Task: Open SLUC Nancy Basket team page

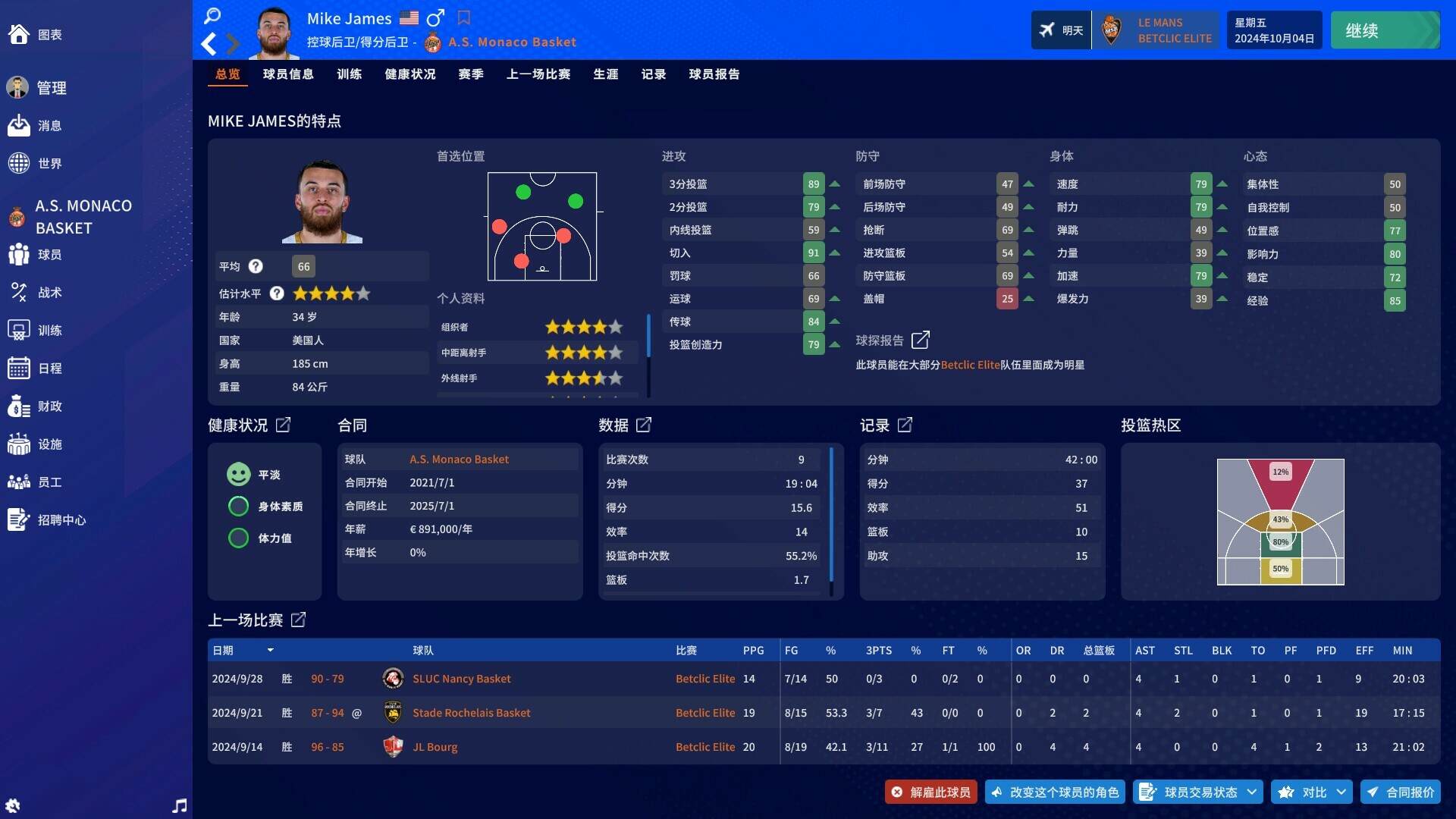Action: pos(461,679)
